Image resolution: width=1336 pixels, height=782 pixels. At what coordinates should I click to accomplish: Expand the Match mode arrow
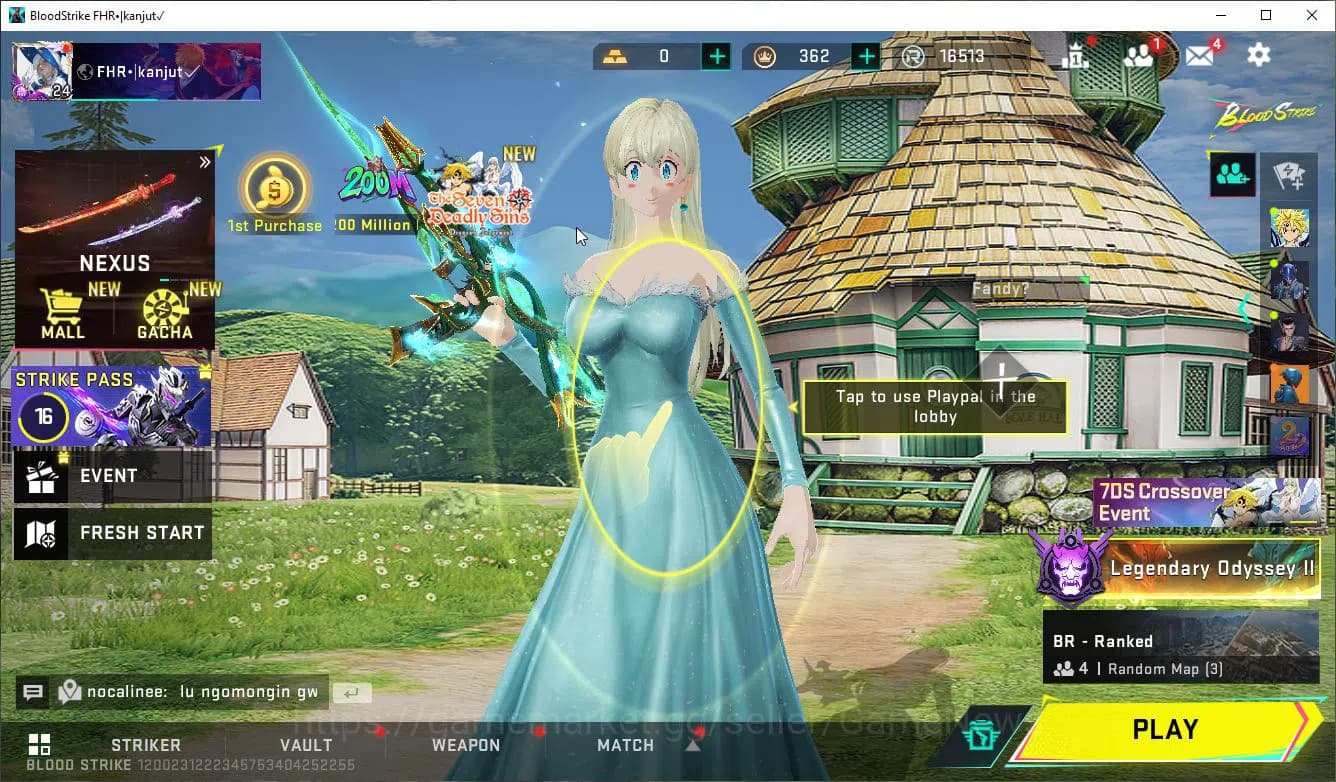(693, 744)
